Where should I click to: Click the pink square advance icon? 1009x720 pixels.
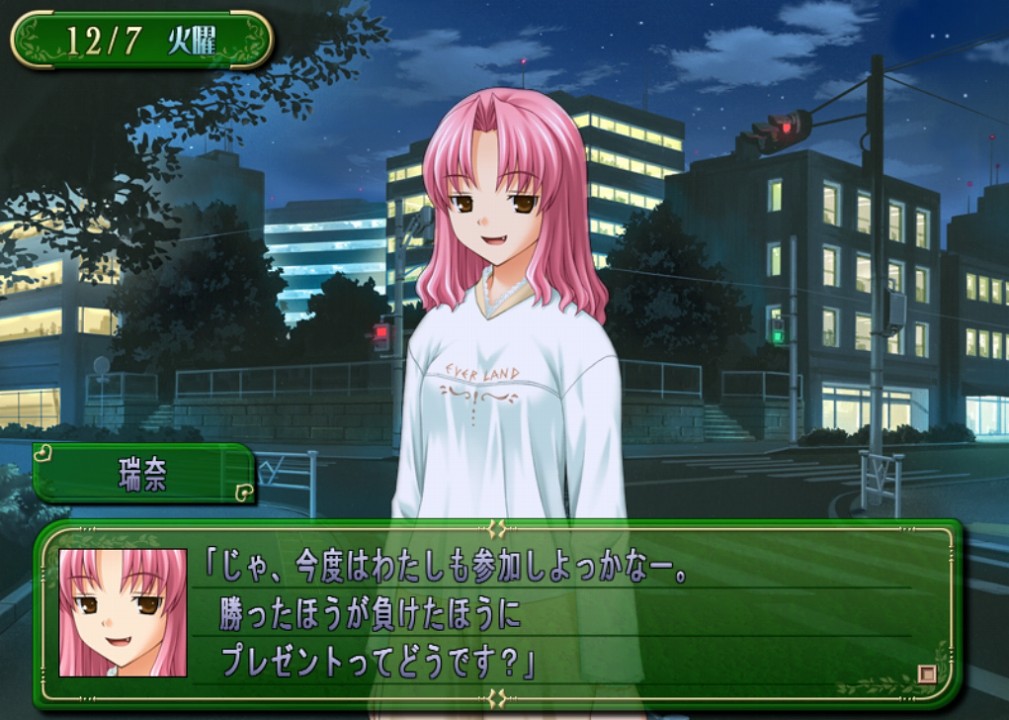click(927, 674)
